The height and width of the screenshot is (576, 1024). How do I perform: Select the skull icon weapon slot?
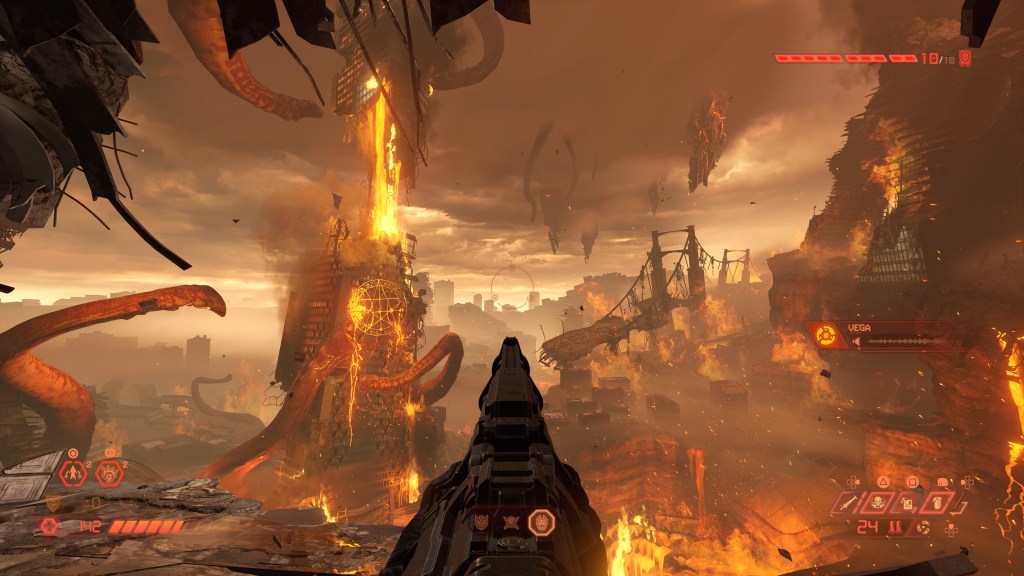879,503
